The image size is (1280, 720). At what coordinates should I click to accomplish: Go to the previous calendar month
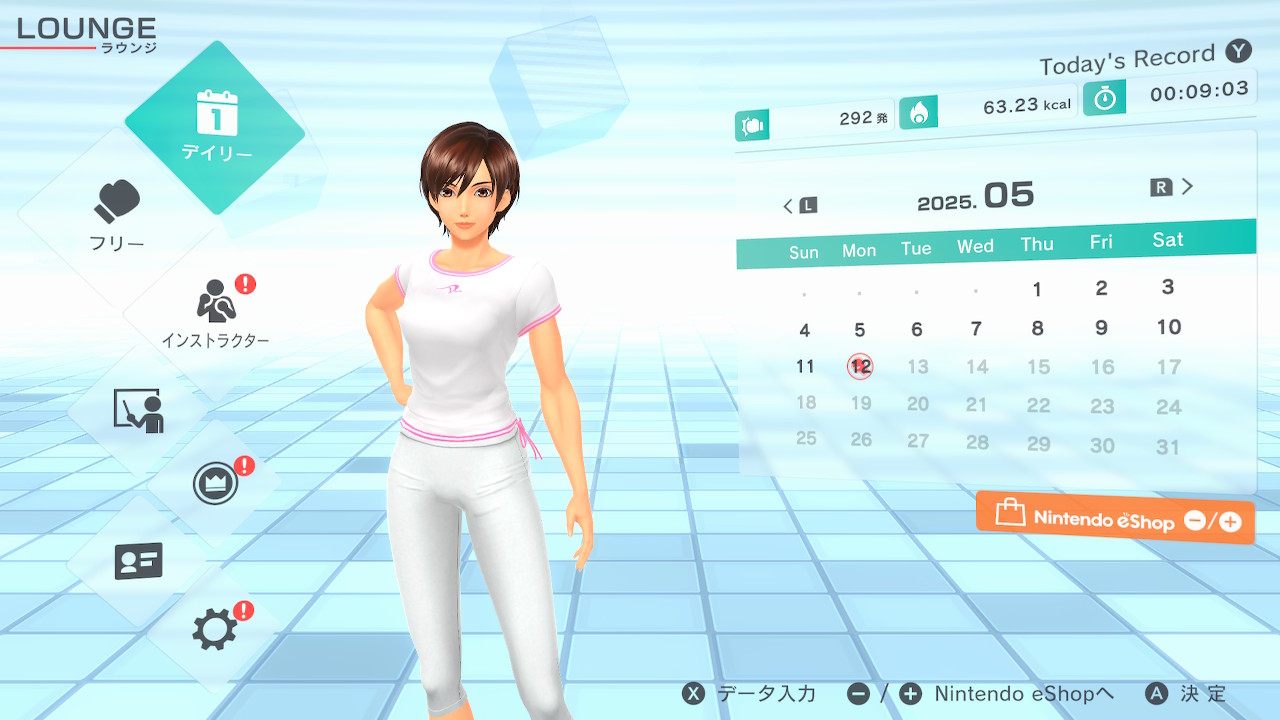tap(798, 206)
